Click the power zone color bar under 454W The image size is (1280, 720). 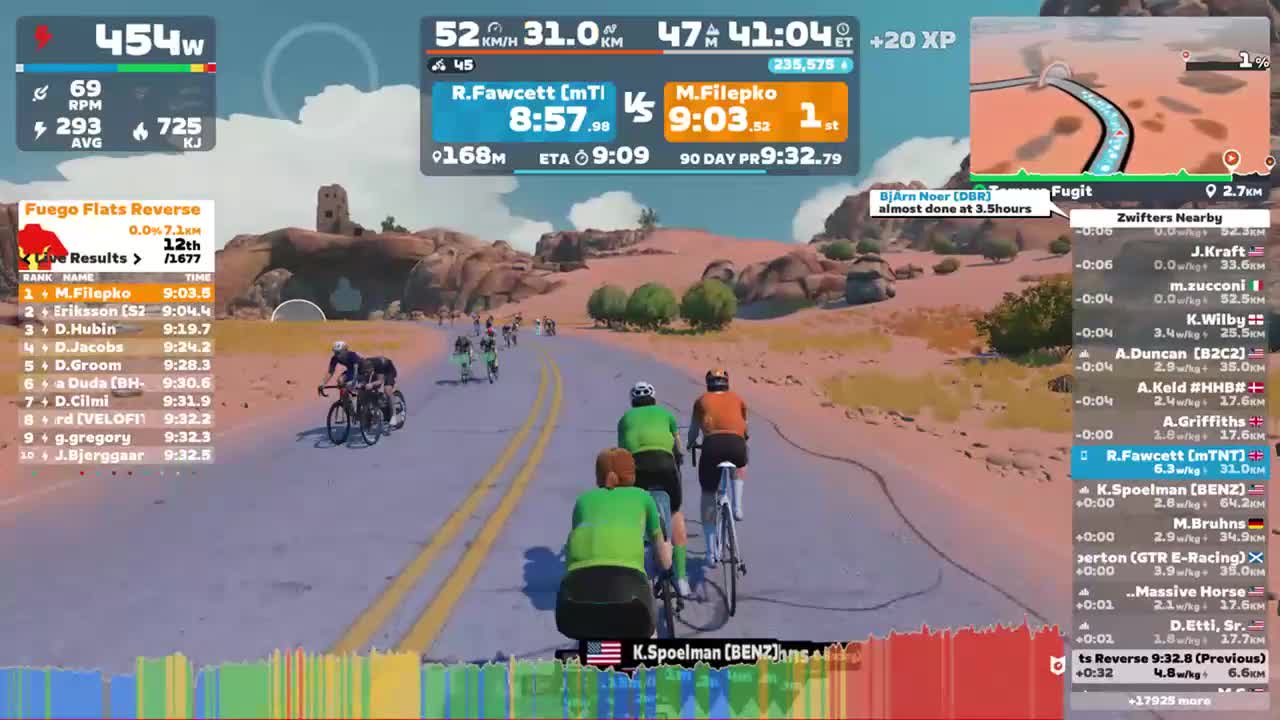coord(115,67)
